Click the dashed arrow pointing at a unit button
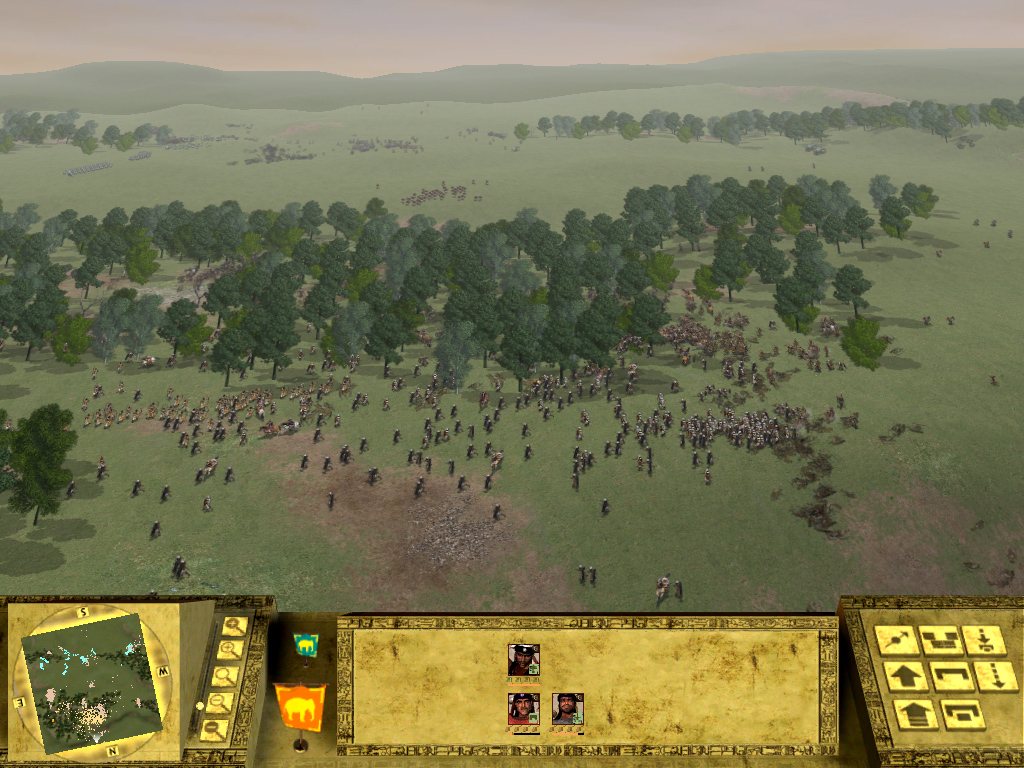 point(984,640)
